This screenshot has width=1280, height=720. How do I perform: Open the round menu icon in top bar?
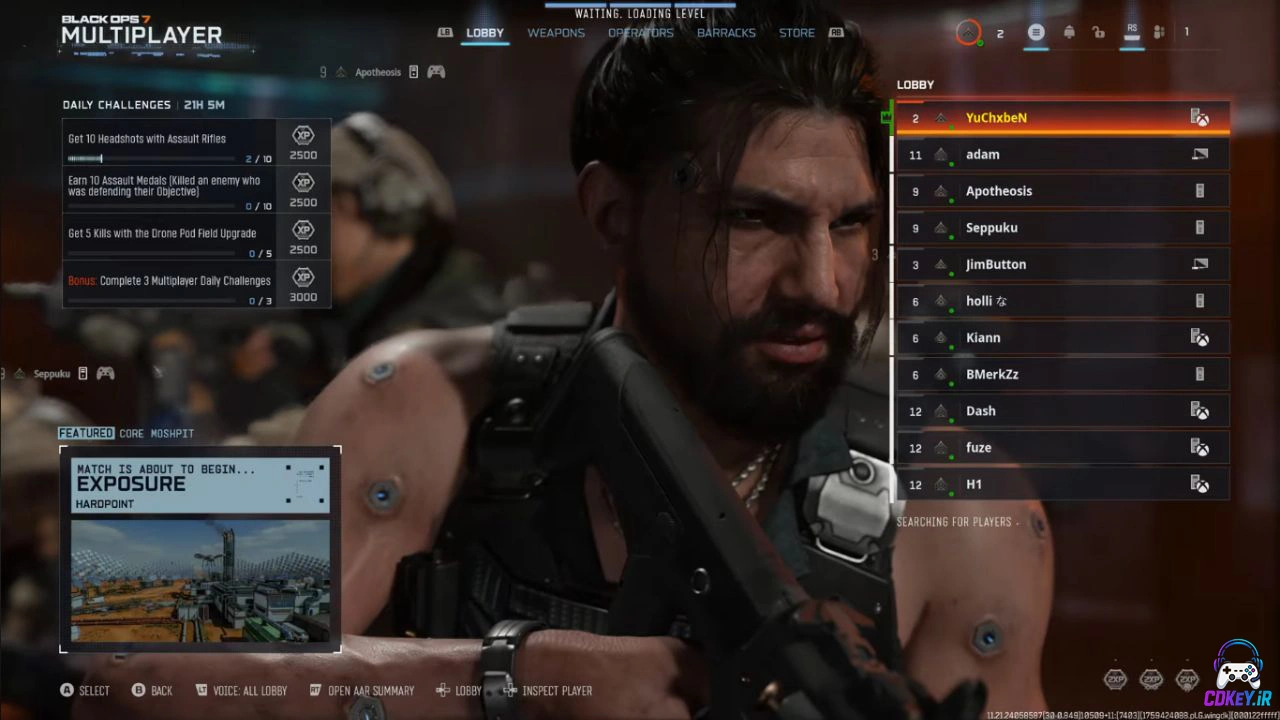point(1036,33)
